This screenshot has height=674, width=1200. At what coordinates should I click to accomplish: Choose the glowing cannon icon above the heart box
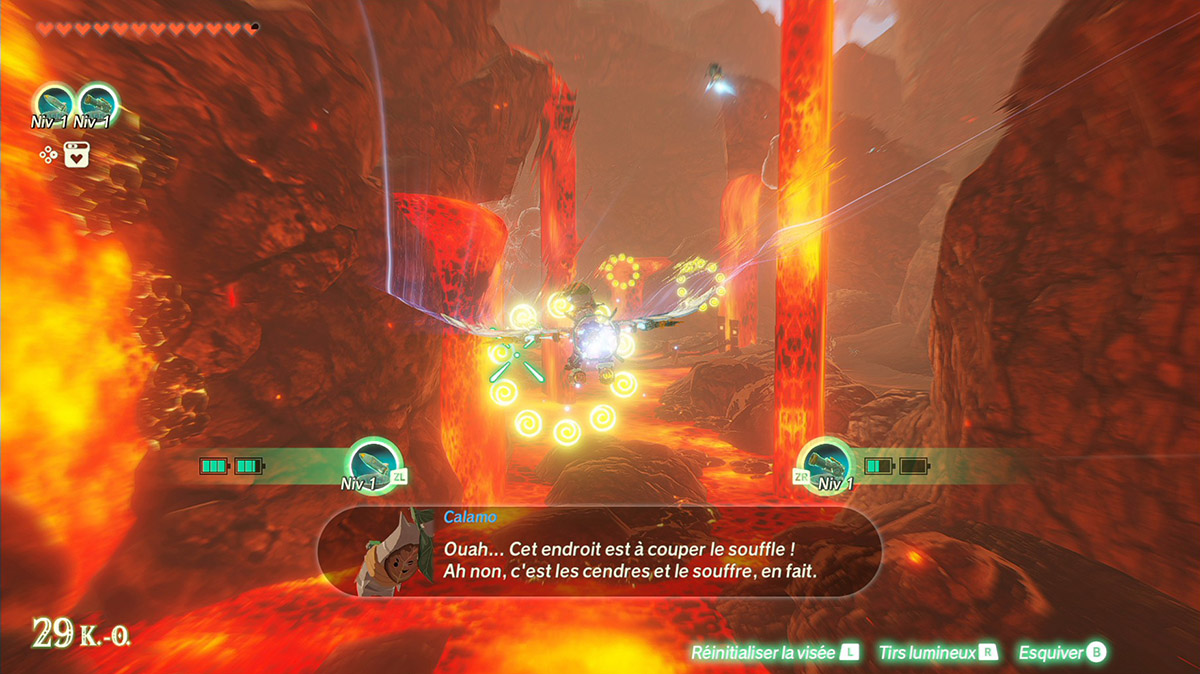[95, 104]
